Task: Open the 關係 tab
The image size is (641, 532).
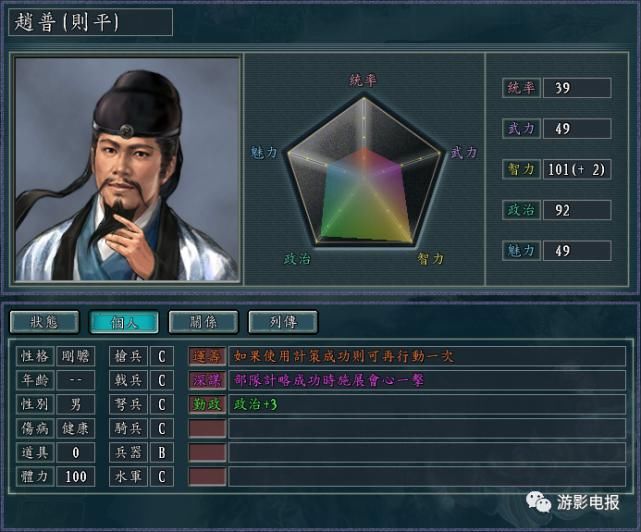Action: click(203, 322)
